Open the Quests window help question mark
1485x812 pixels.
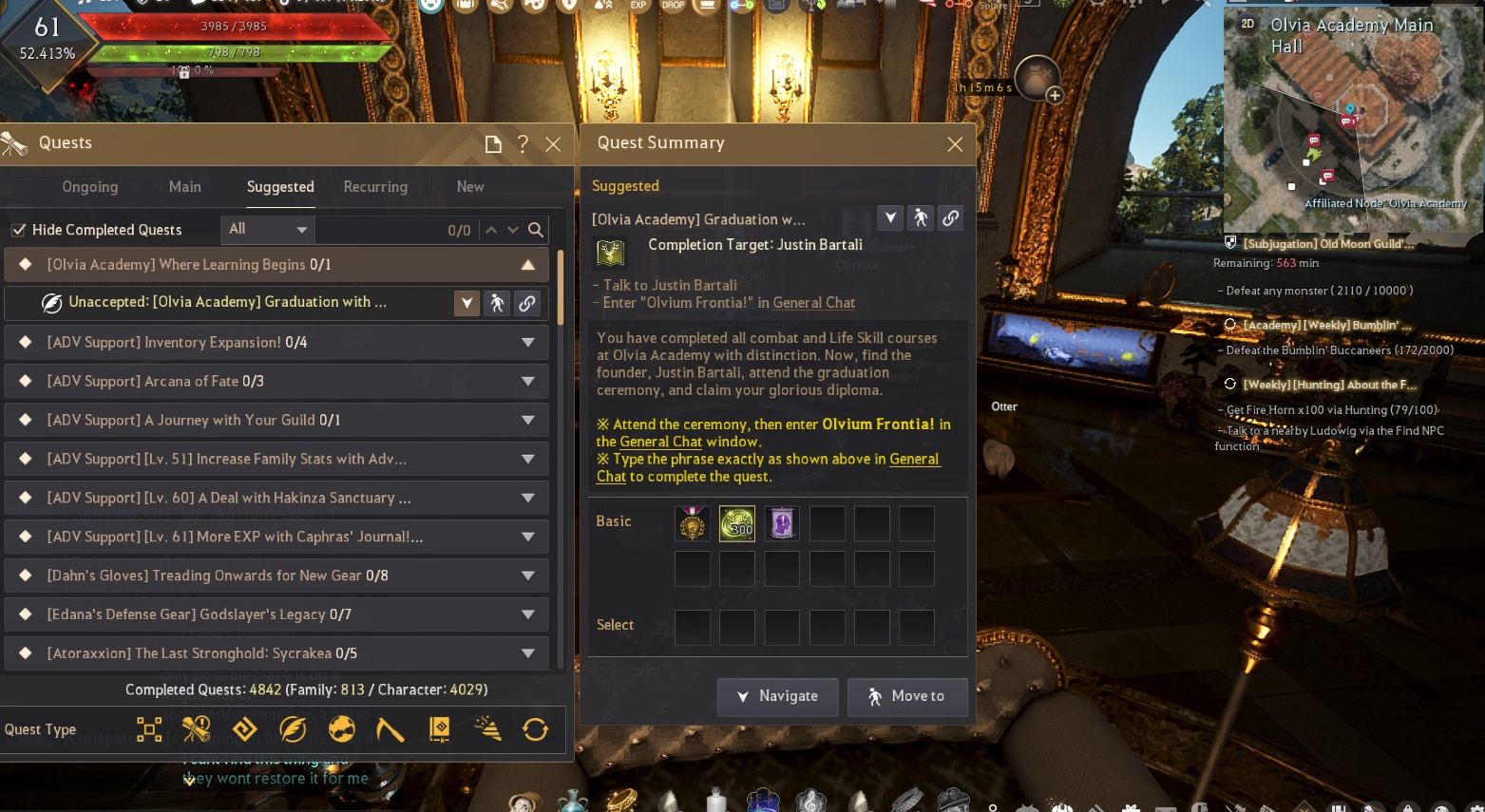click(523, 144)
